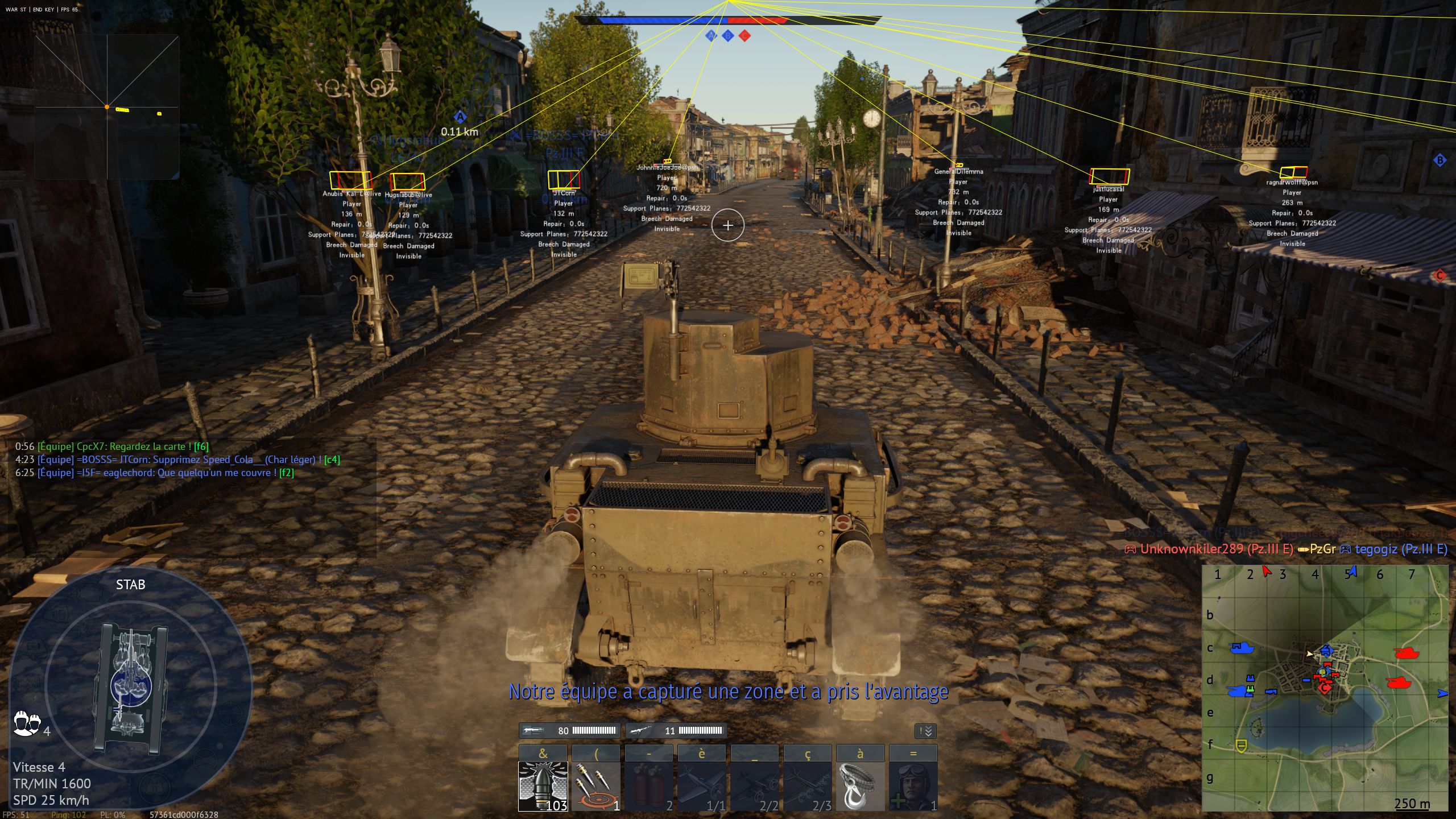This screenshot has width=1456, height=819.
Task: Activate the tow hook slot
Action: [860, 786]
